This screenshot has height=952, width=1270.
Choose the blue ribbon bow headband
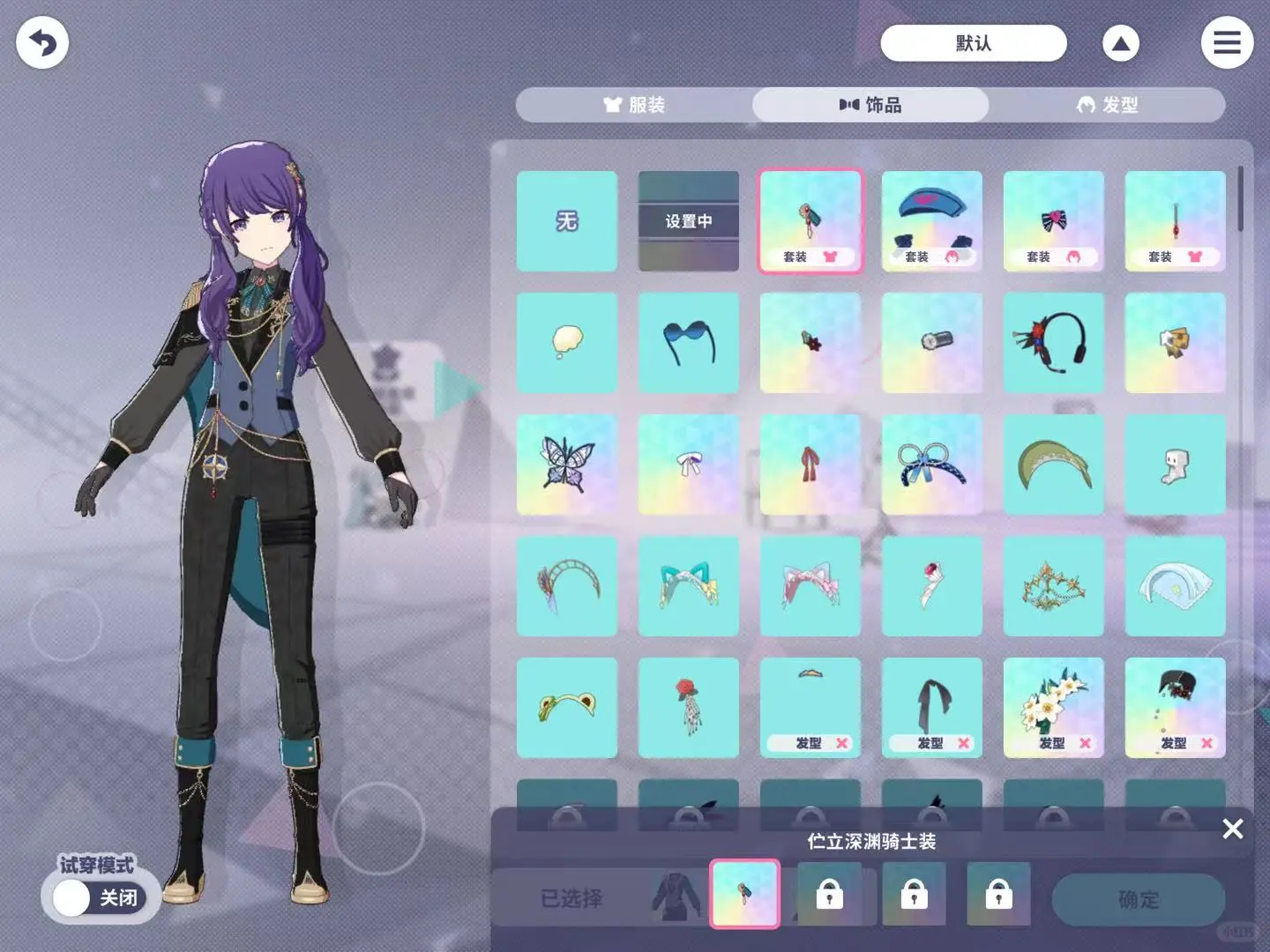click(932, 465)
